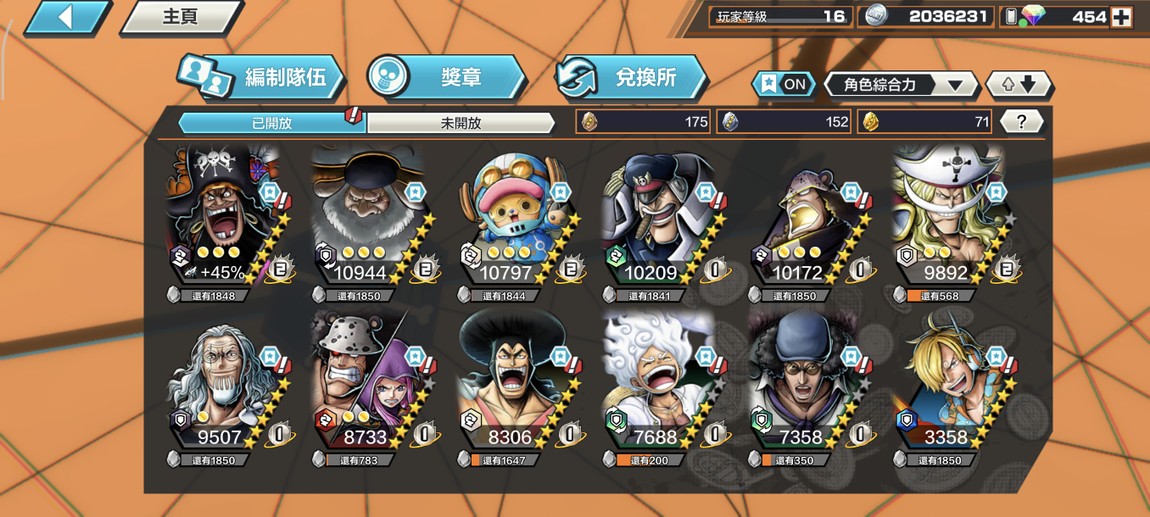
Task: Switch to the 未開放 locked tab
Action: [x=461, y=123]
